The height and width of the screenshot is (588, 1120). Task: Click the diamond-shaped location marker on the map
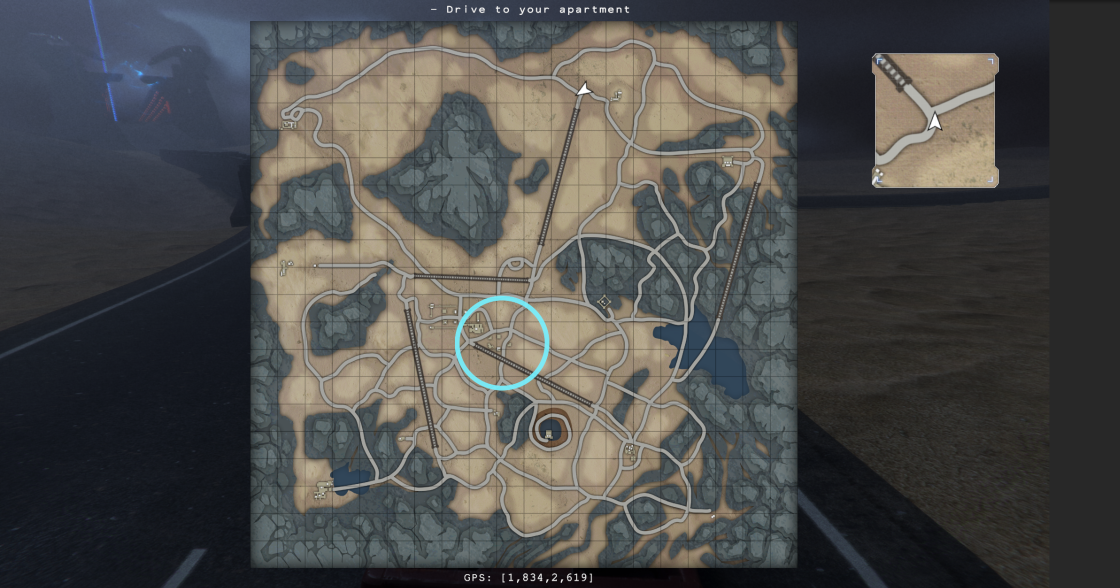[x=604, y=301]
